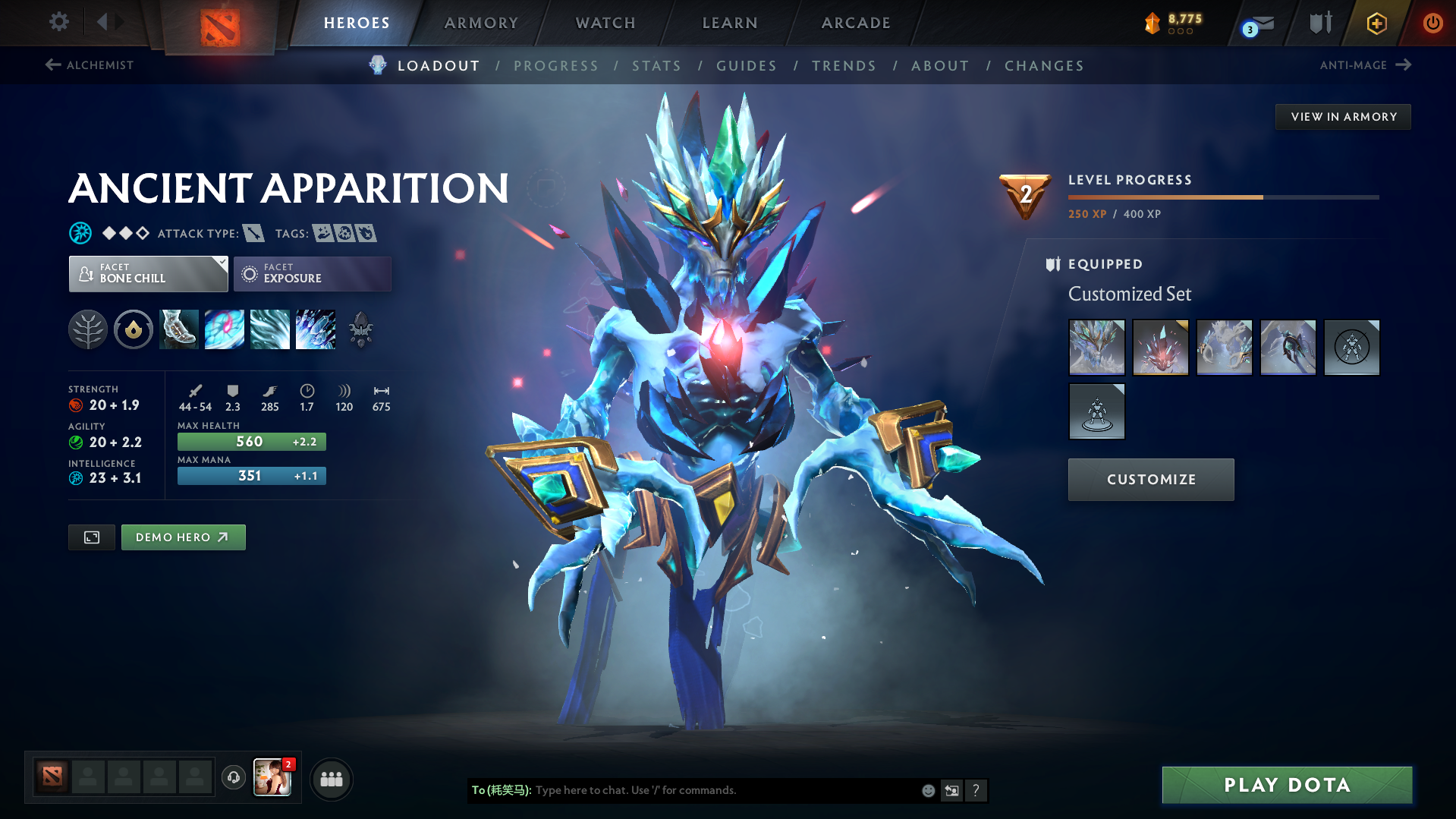
Task: Open the ARCADE menu item
Action: point(855,23)
